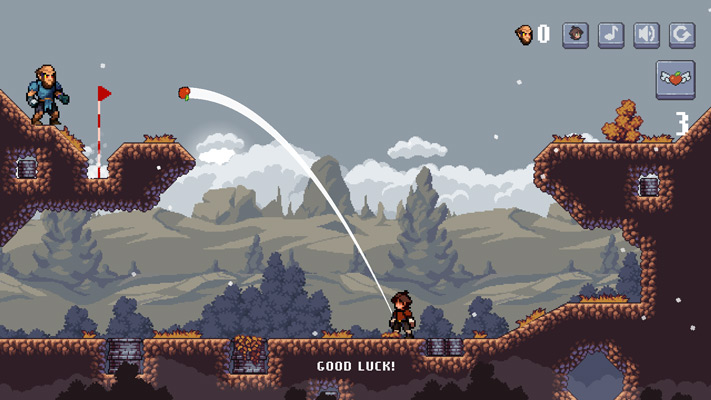This screenshot has width=711, height=400.
Task: Open the character select button
Action: (x=575, y=34)
